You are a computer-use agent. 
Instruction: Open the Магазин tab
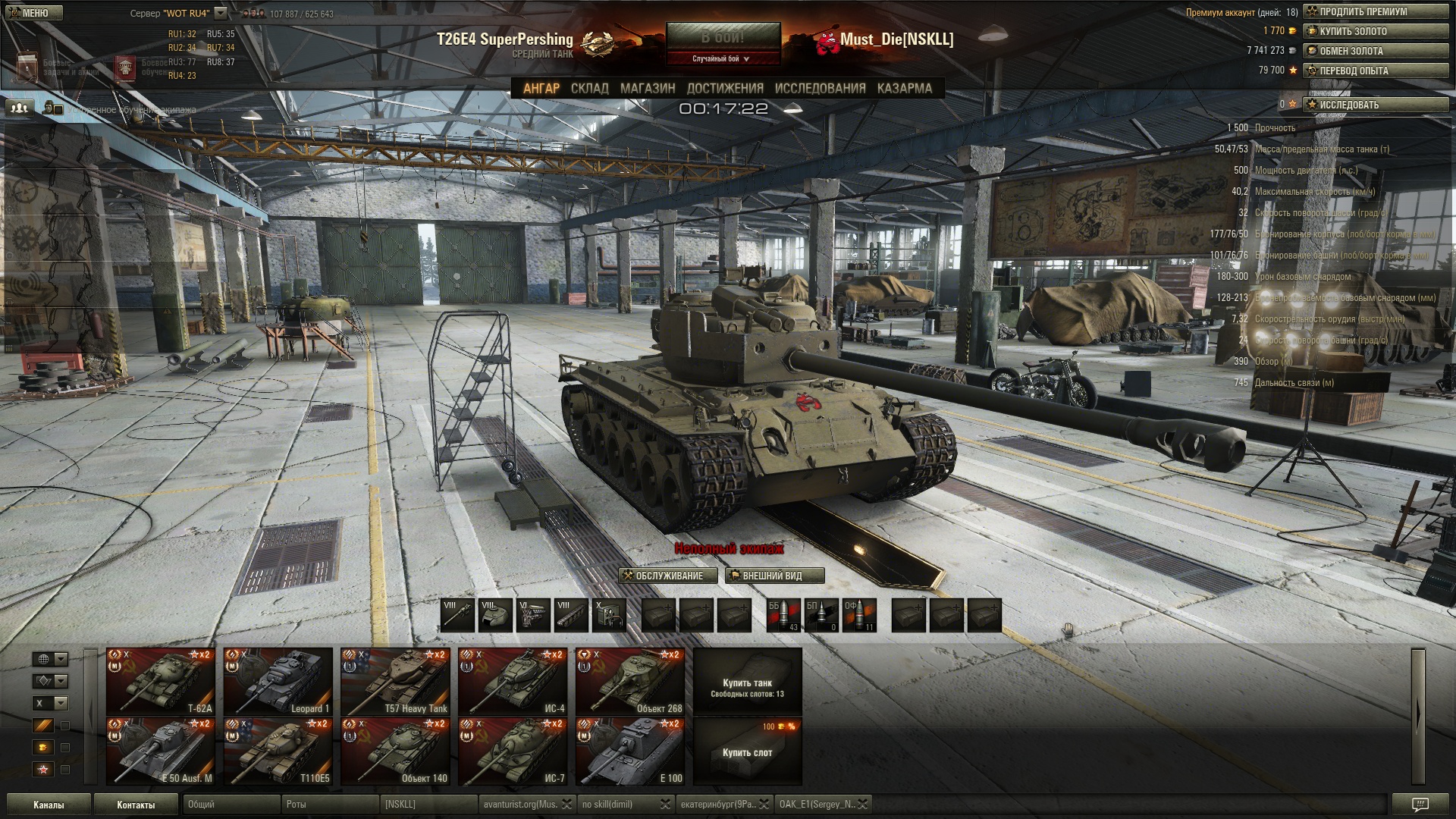648,89
